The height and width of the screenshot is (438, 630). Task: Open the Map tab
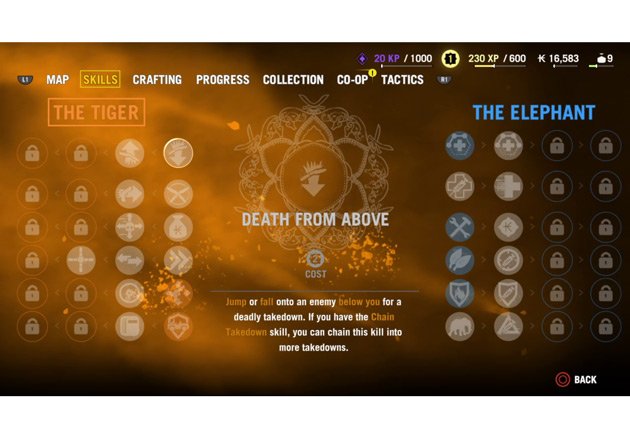[58, 80]
